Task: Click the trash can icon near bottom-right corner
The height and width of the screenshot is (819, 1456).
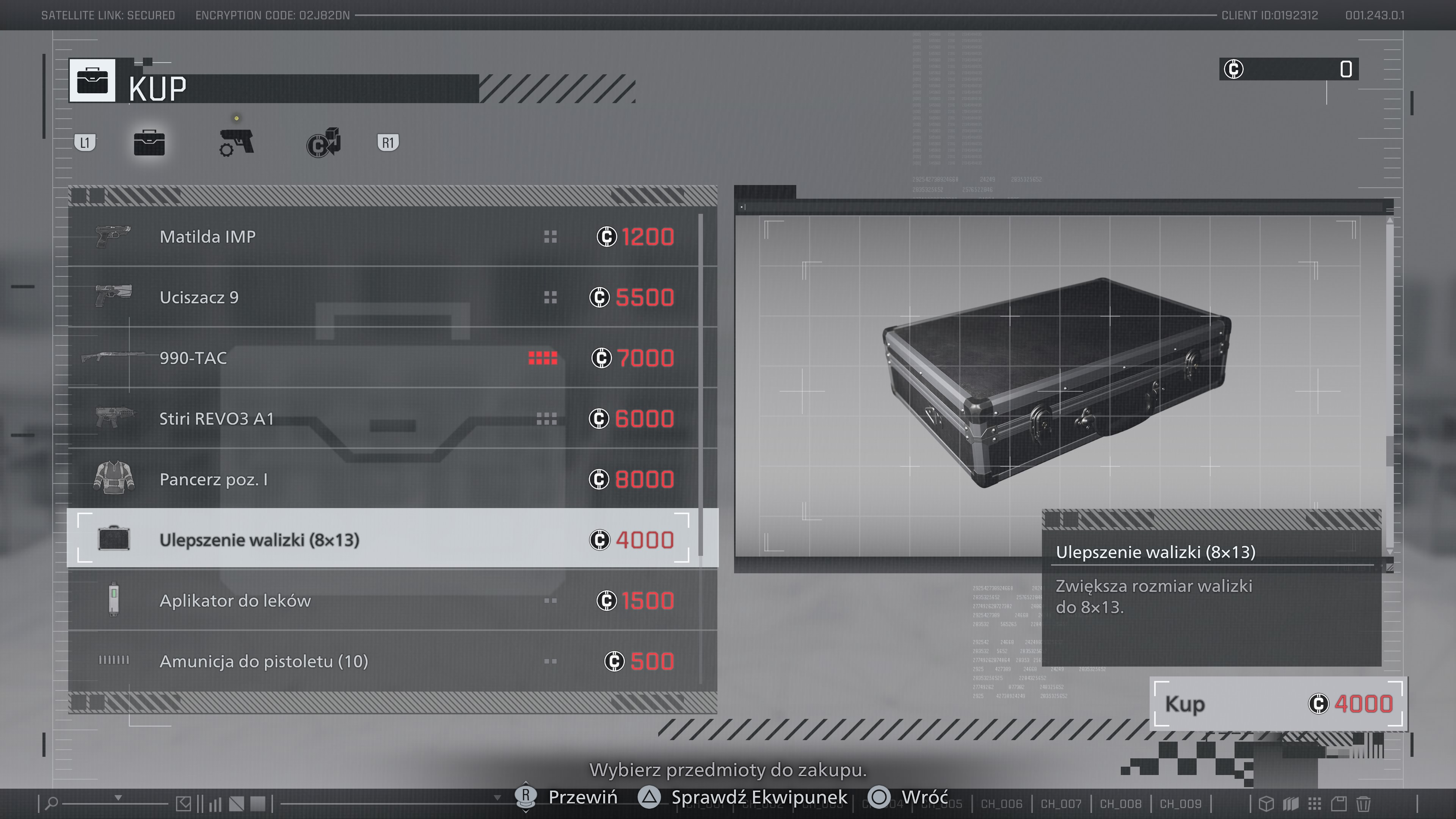Action: [1363, 804]
